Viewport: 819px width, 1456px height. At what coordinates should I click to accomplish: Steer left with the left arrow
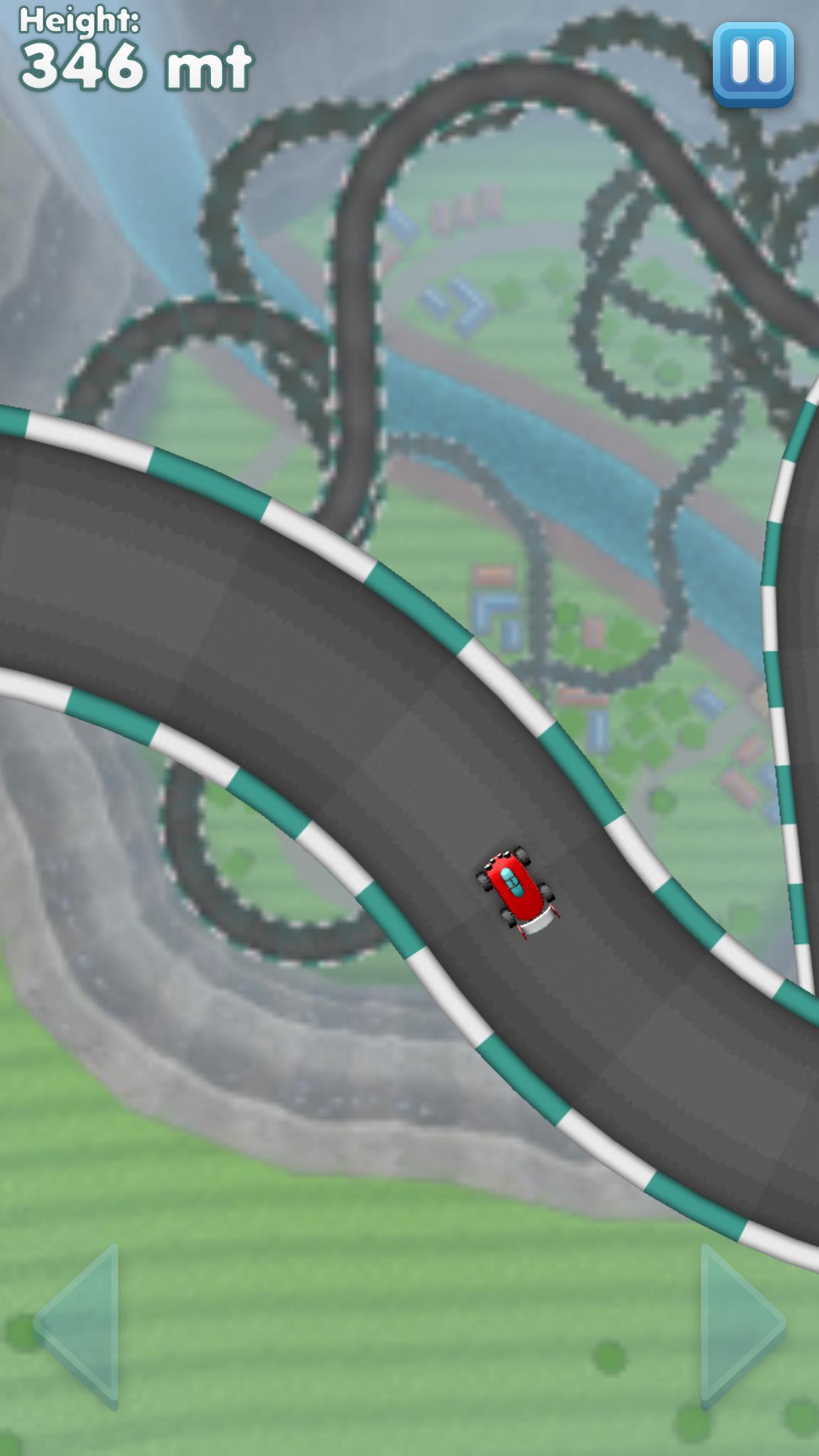click(x=80, y=1325)
